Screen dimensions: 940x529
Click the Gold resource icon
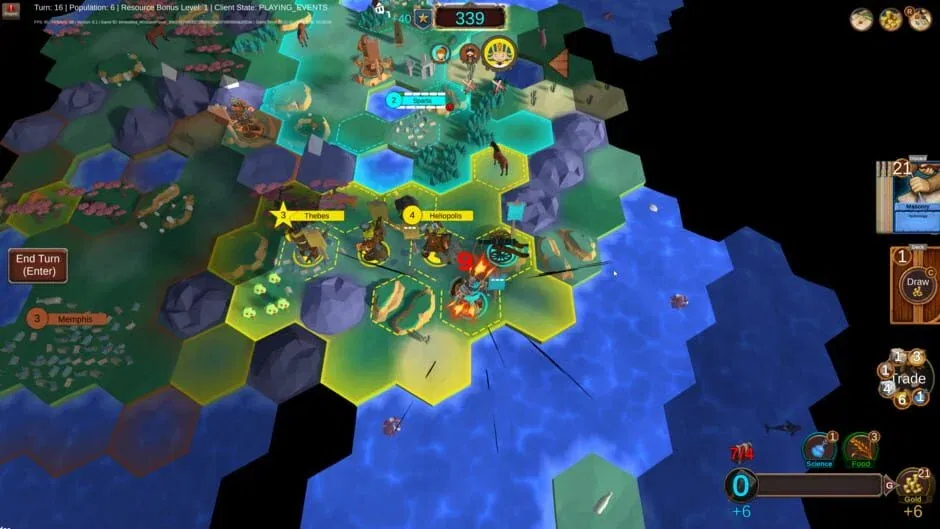913,486
